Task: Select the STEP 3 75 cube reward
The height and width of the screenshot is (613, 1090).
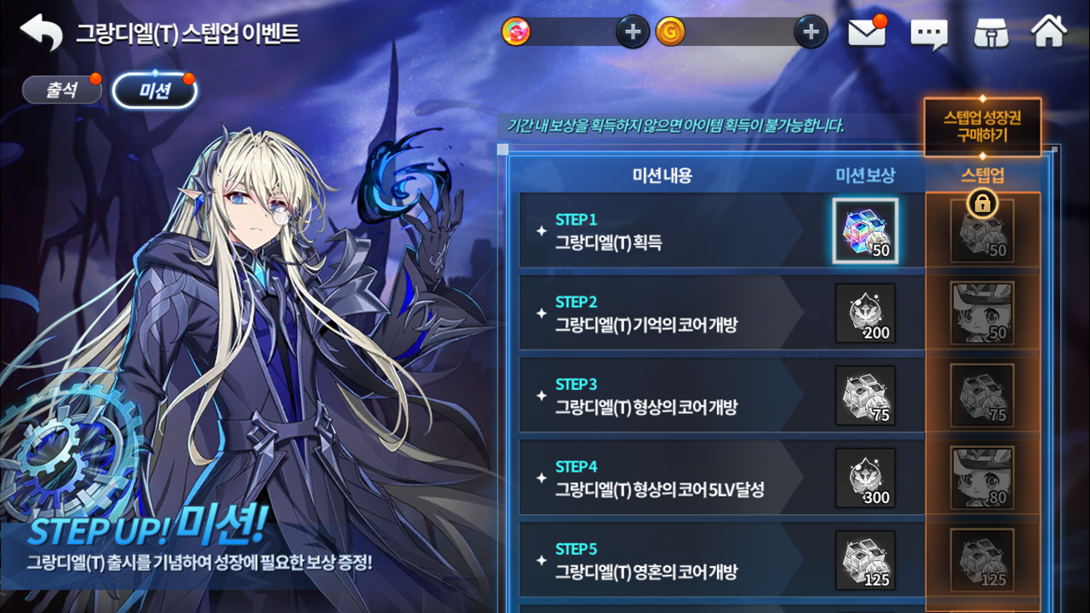Action: click(x=865, y=396)
